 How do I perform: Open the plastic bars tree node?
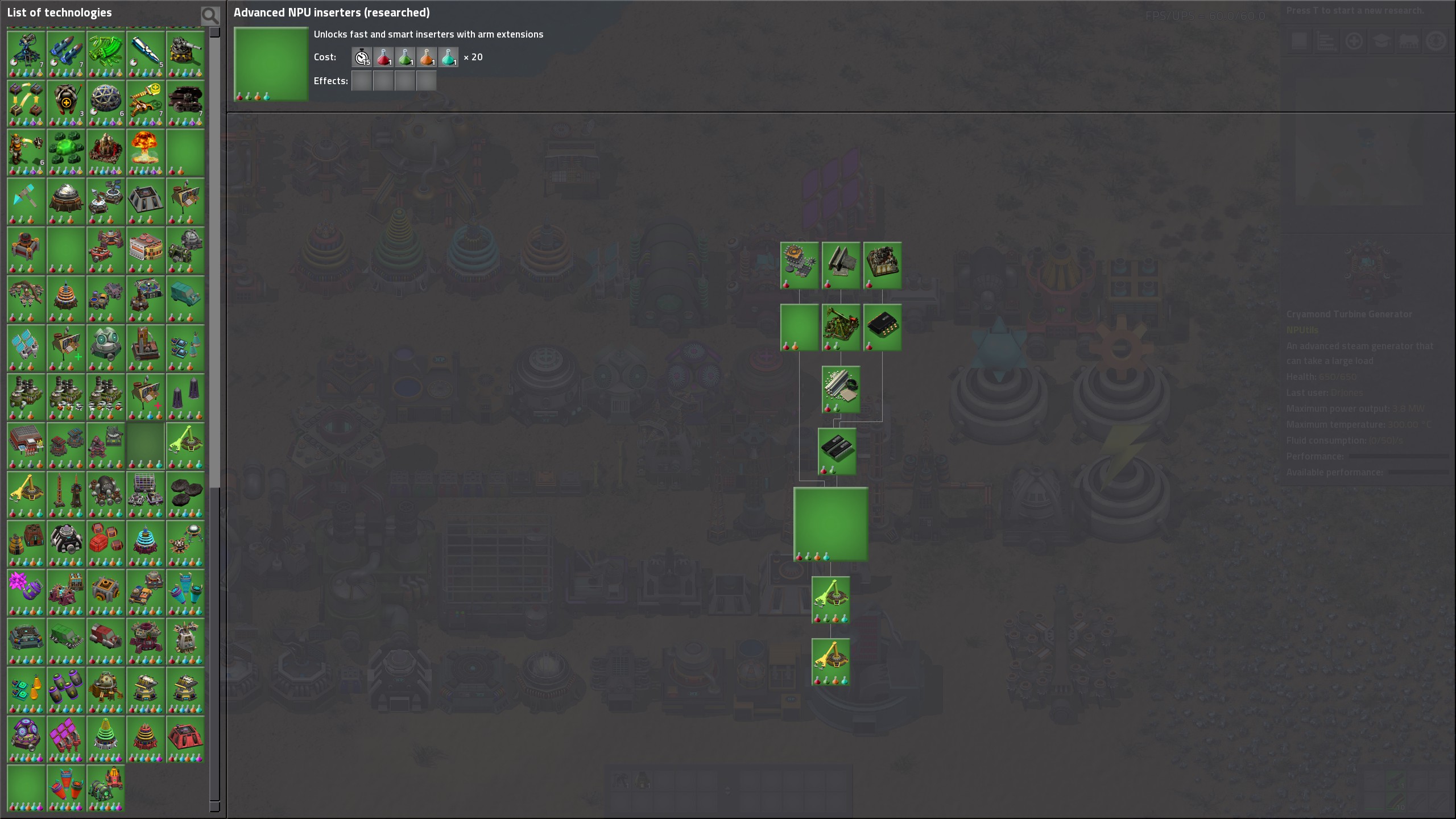coord(841,389)
